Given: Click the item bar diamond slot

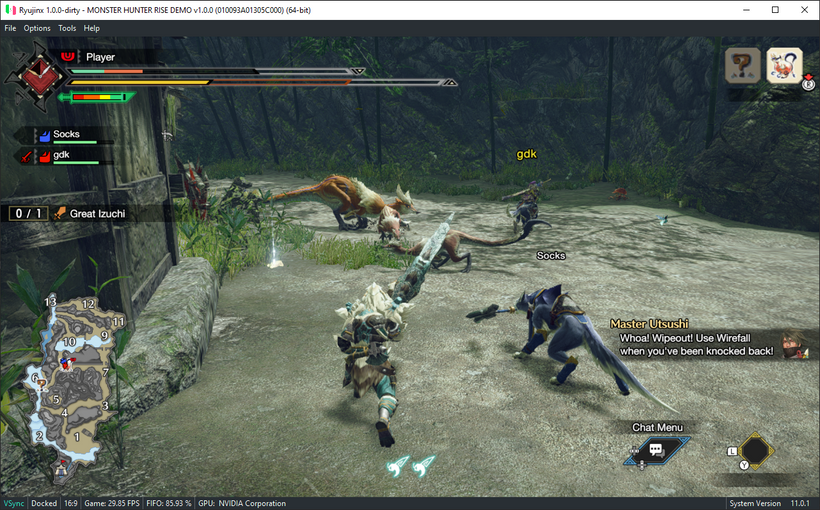Looking at the screenshot, I should tap(757, 450).
